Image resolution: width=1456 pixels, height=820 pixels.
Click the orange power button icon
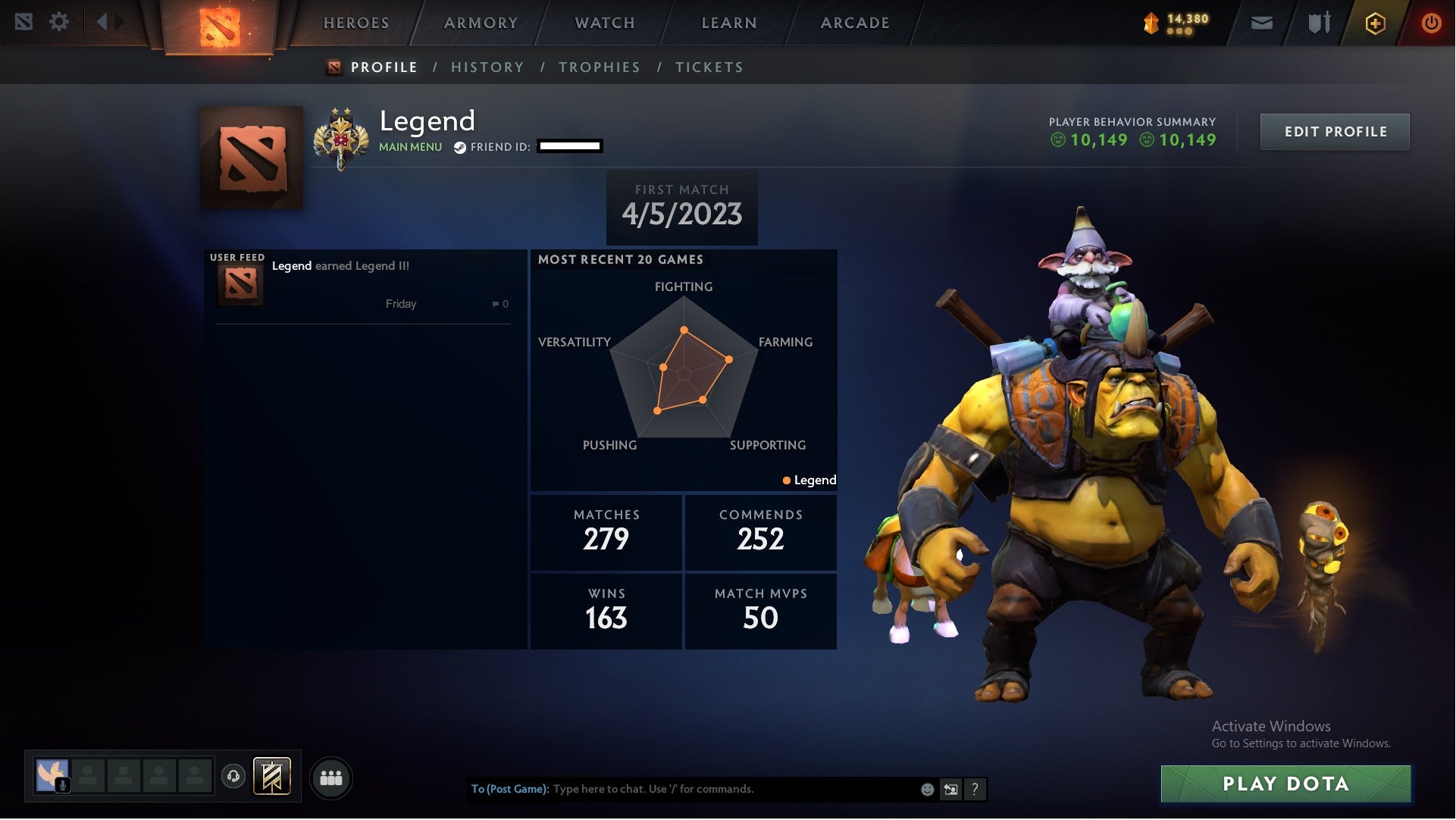coord(1431,23)
